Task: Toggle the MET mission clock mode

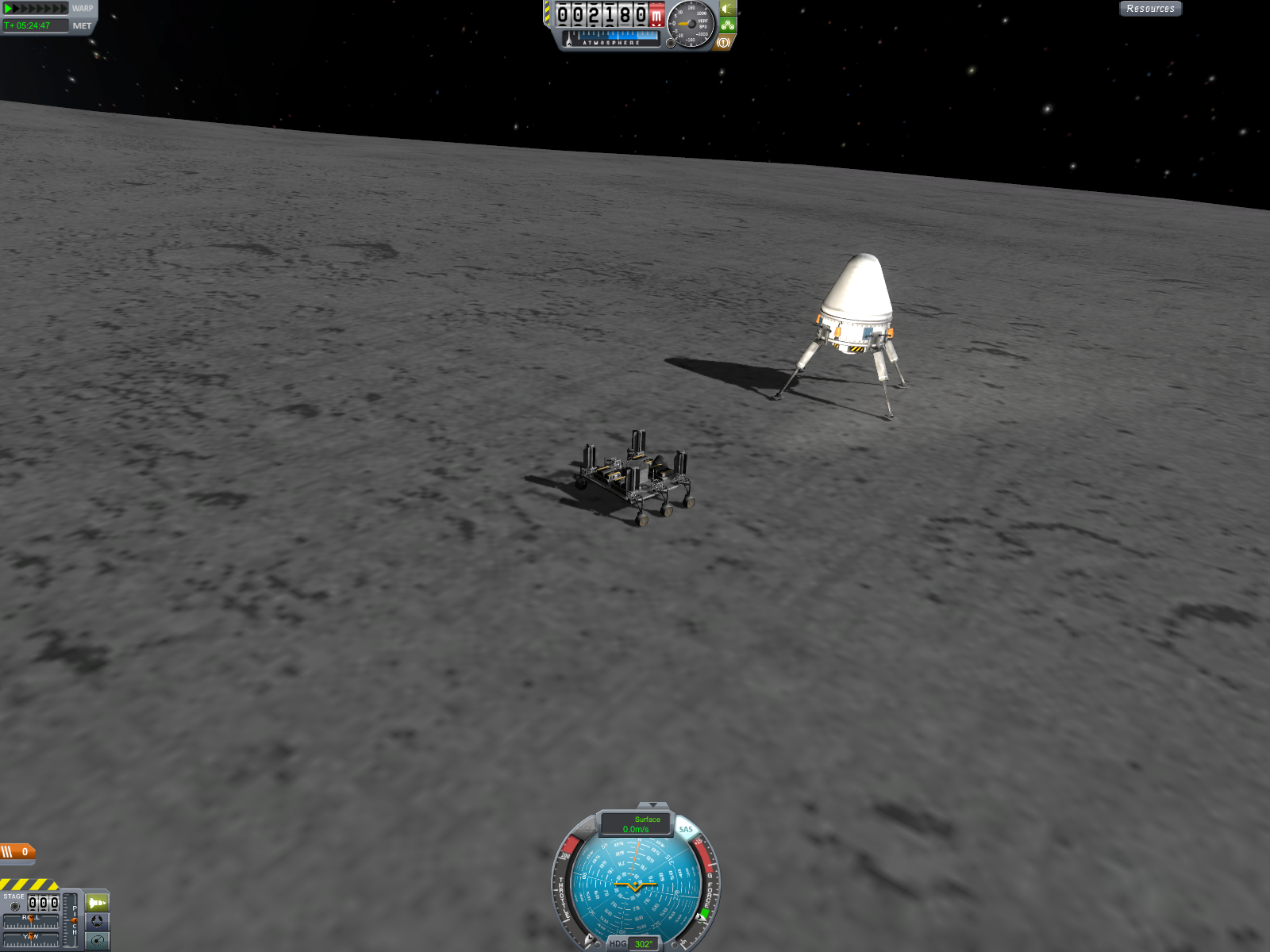Action: (x=82, y=26)
